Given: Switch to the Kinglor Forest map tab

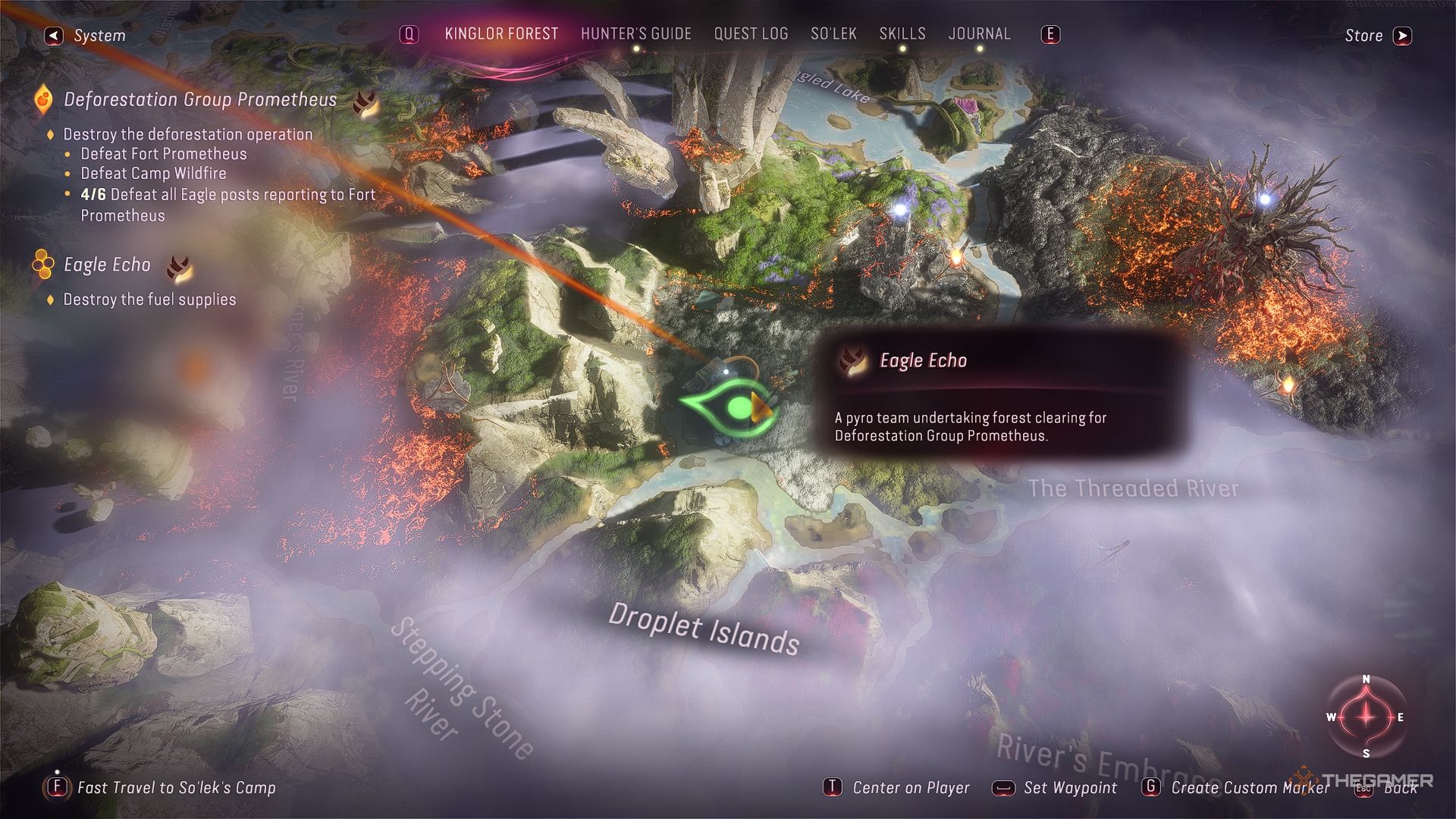Looking at the screenshot, I should coord(500,34).
